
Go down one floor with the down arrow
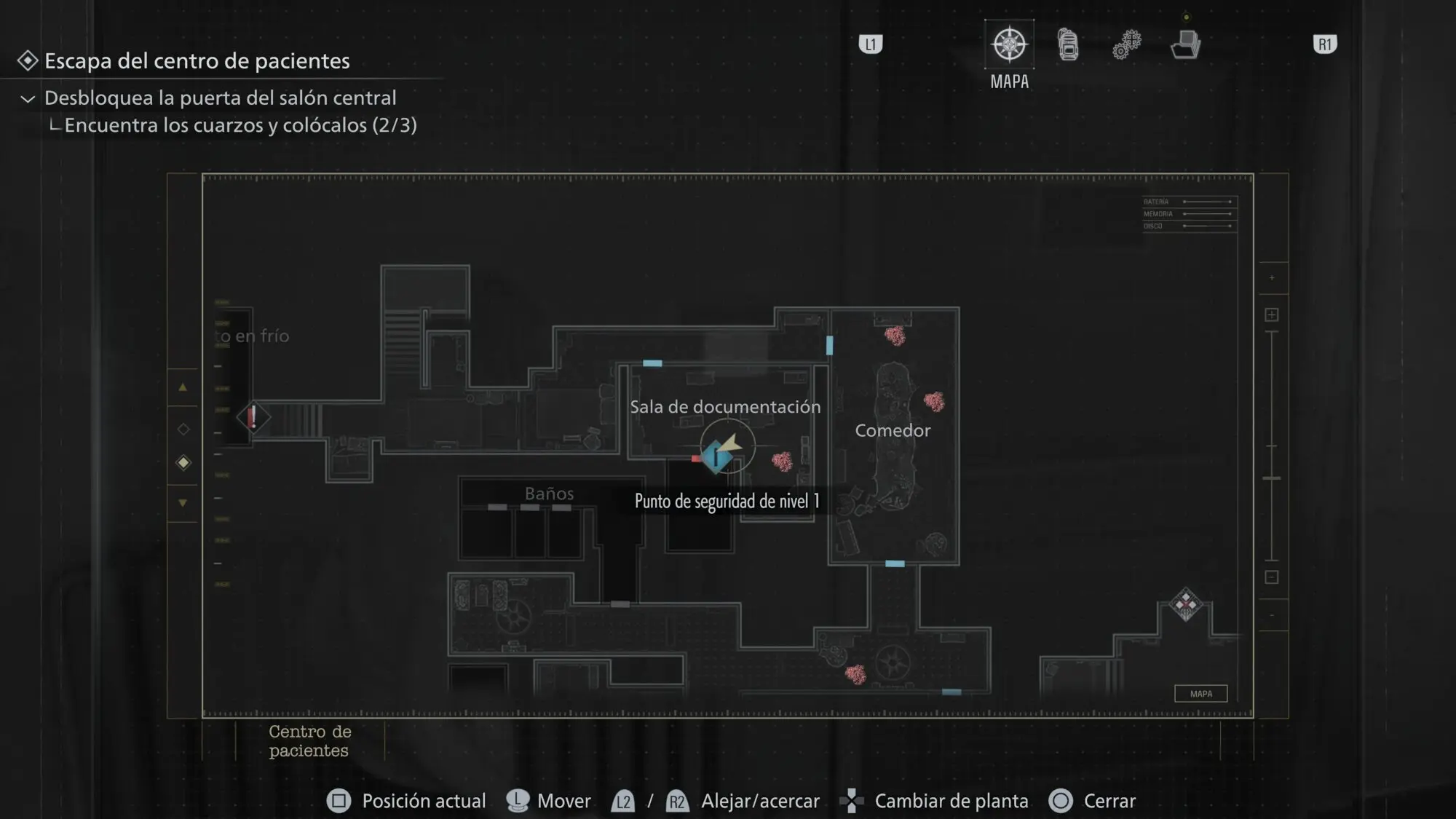click(183, 503)
